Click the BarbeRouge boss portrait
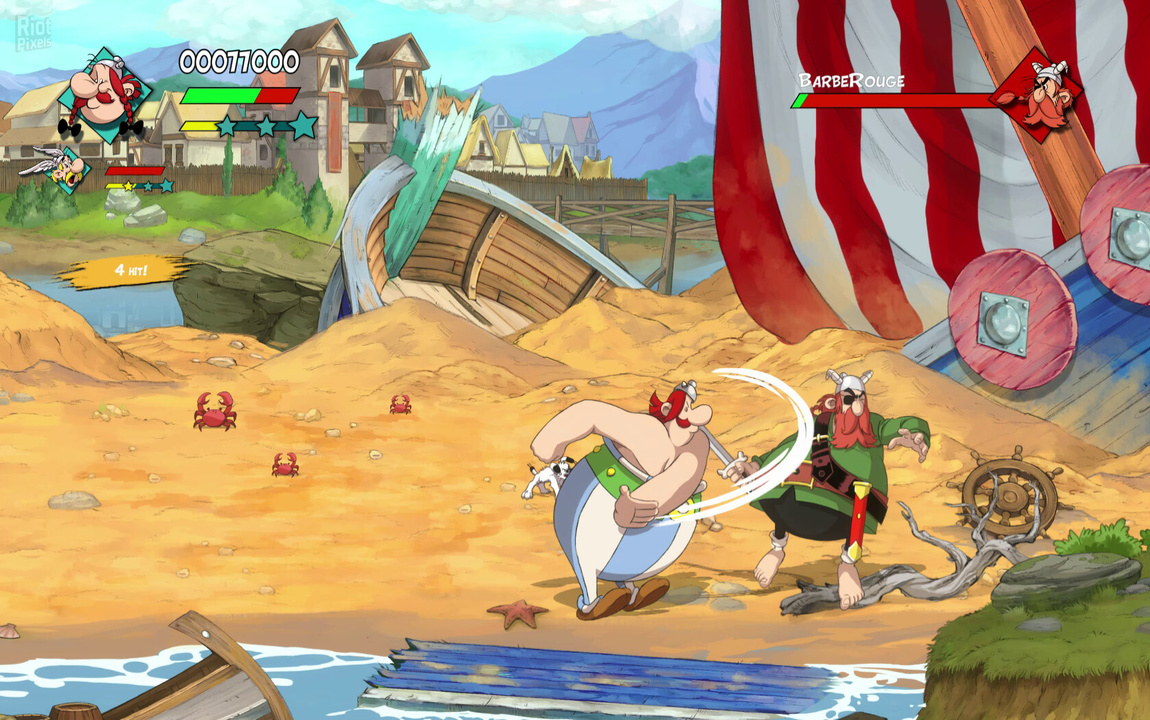The height and width of the screenshot is (720, 1150). click(1040, 96)
